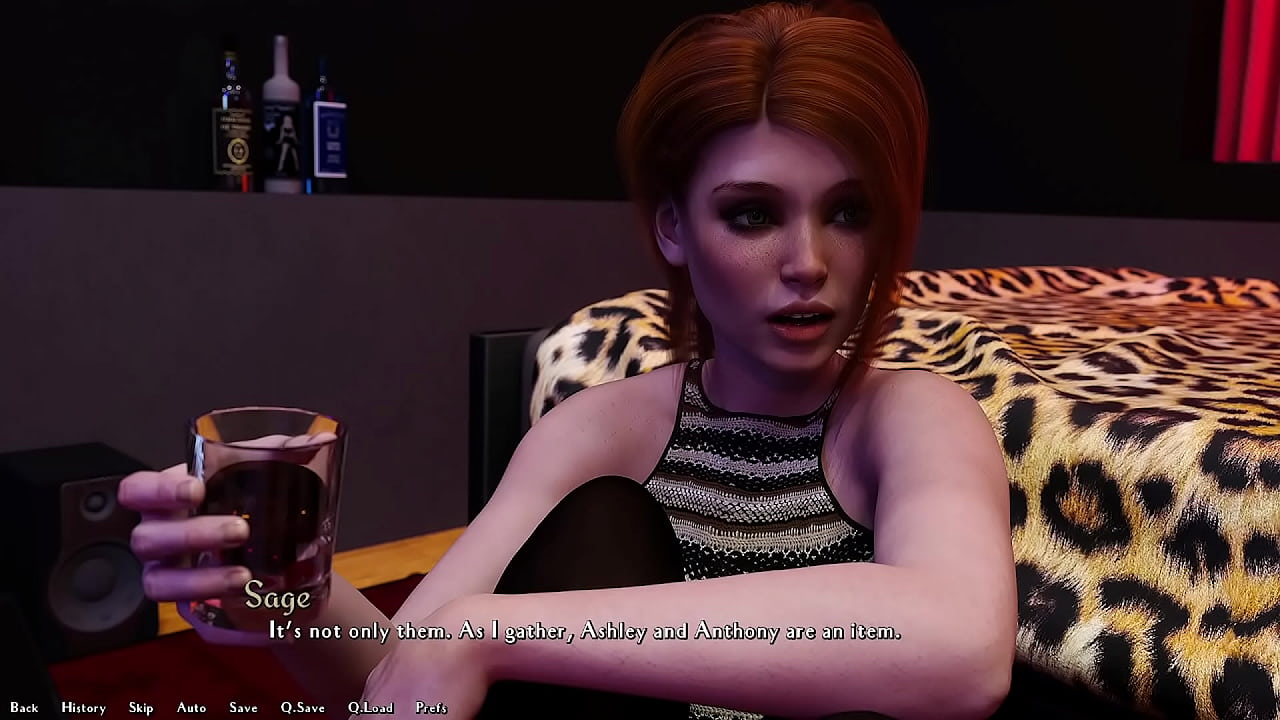Open the dialogue History log
This screenshot has width=1280, height=720.
(x=83, y=707)
